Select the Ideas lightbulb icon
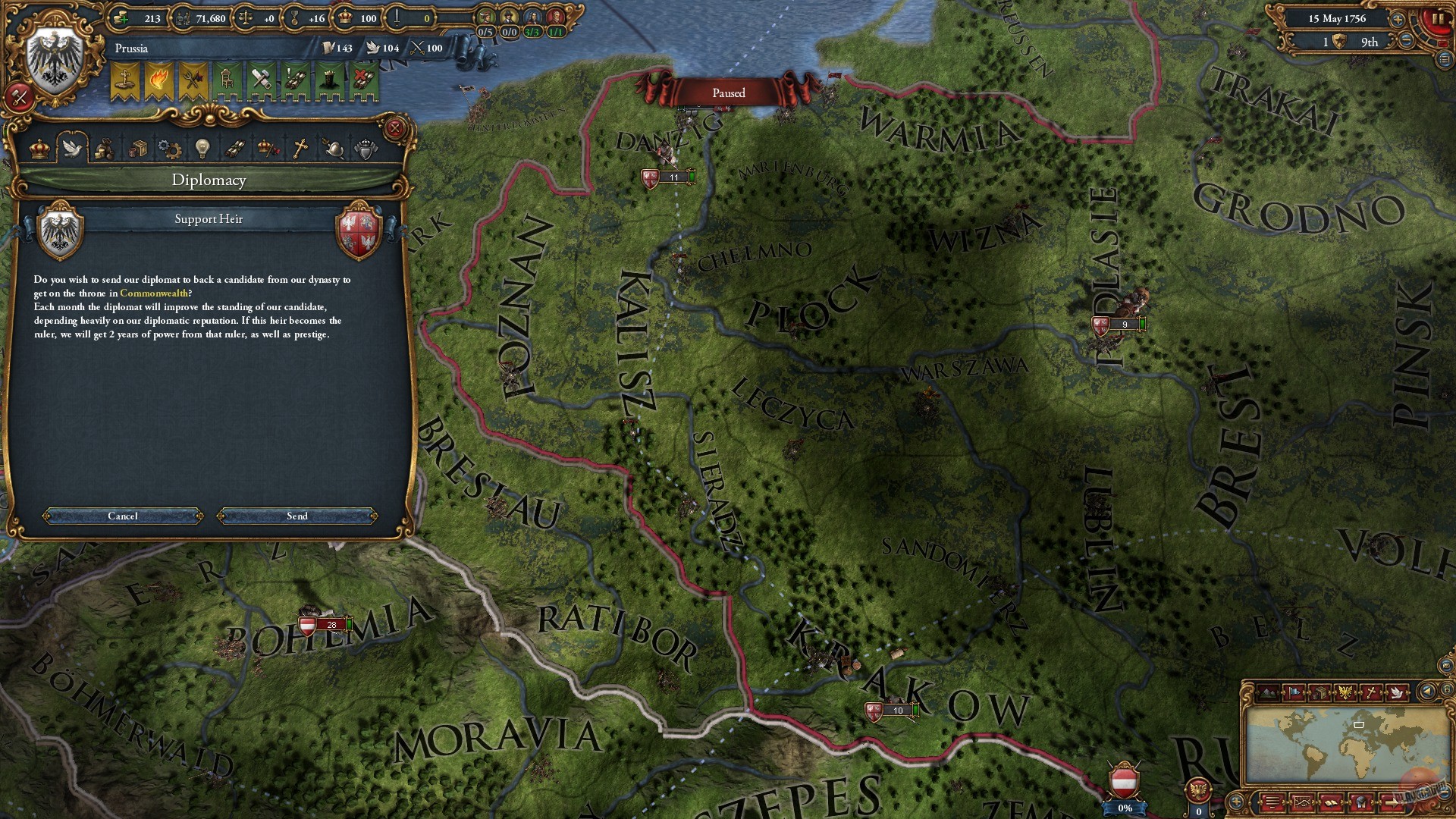1456x819 pixels. click(202, 149)
